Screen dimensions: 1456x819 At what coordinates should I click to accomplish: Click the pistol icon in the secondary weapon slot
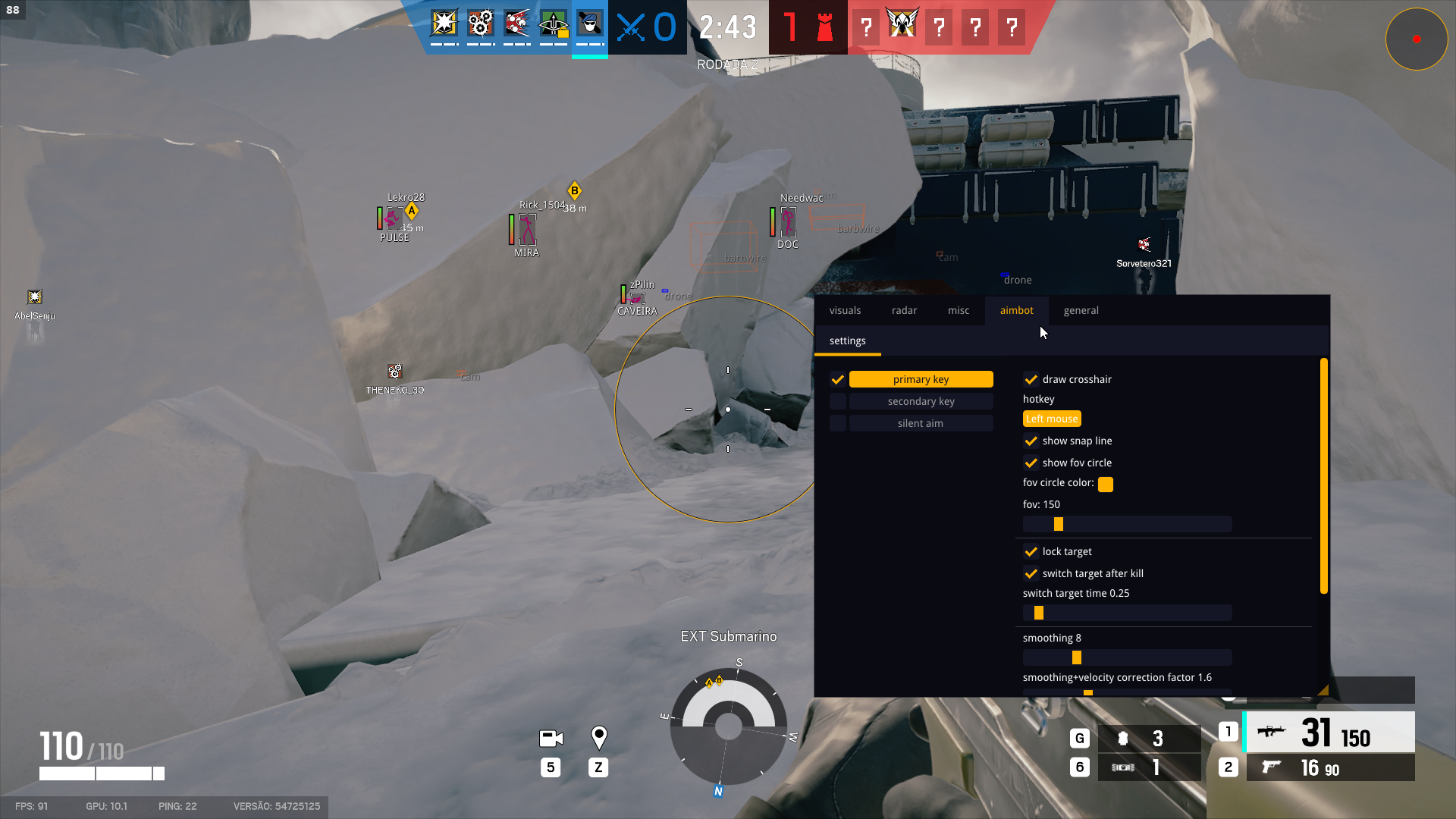1271,767
